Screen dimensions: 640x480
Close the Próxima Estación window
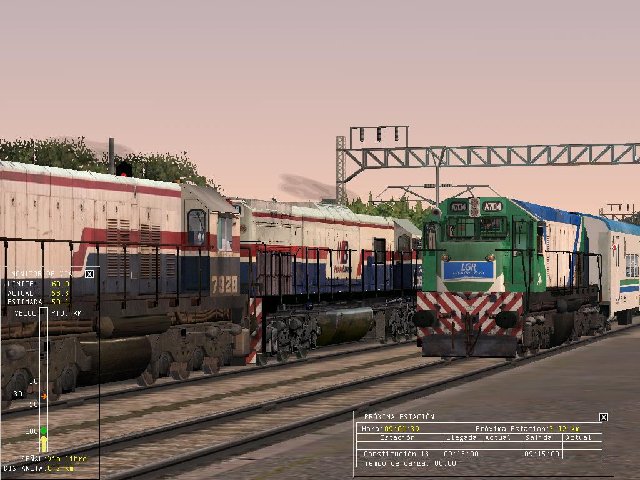click(x=603, y=417)
